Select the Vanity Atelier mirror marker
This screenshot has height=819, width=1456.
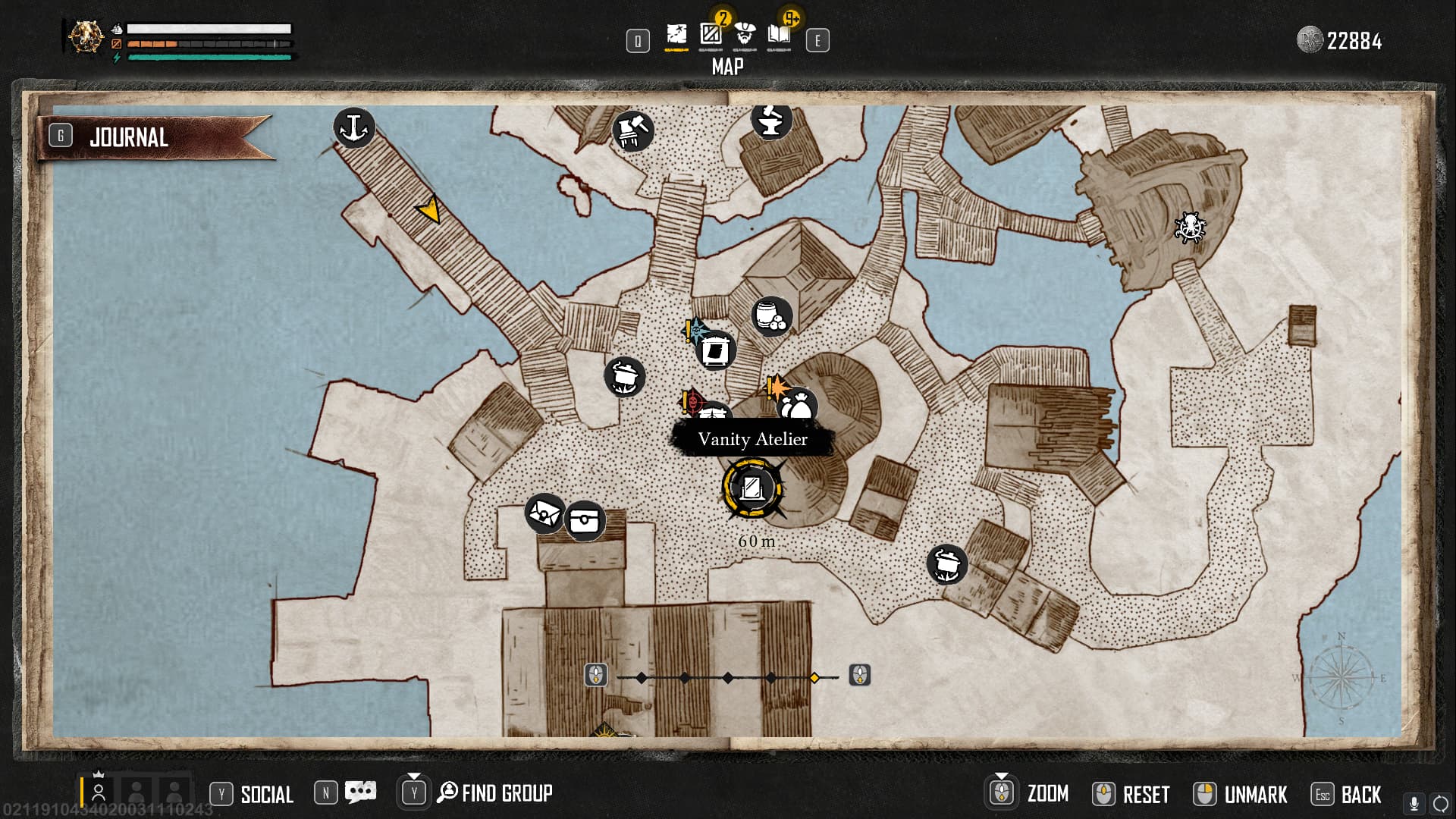coord(752,488)
